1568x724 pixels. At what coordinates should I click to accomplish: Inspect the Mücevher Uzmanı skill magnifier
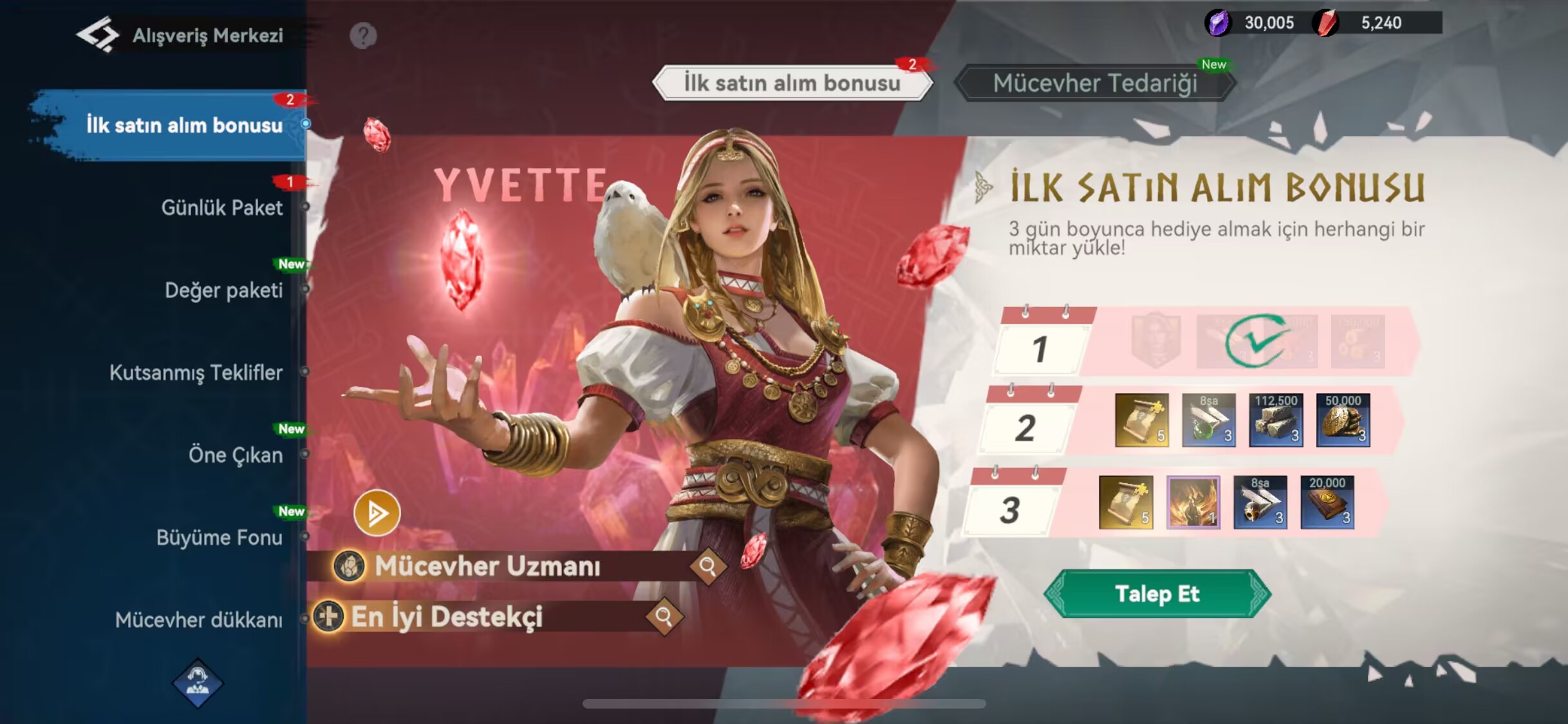pyautogui.click(x=707, y=566)
